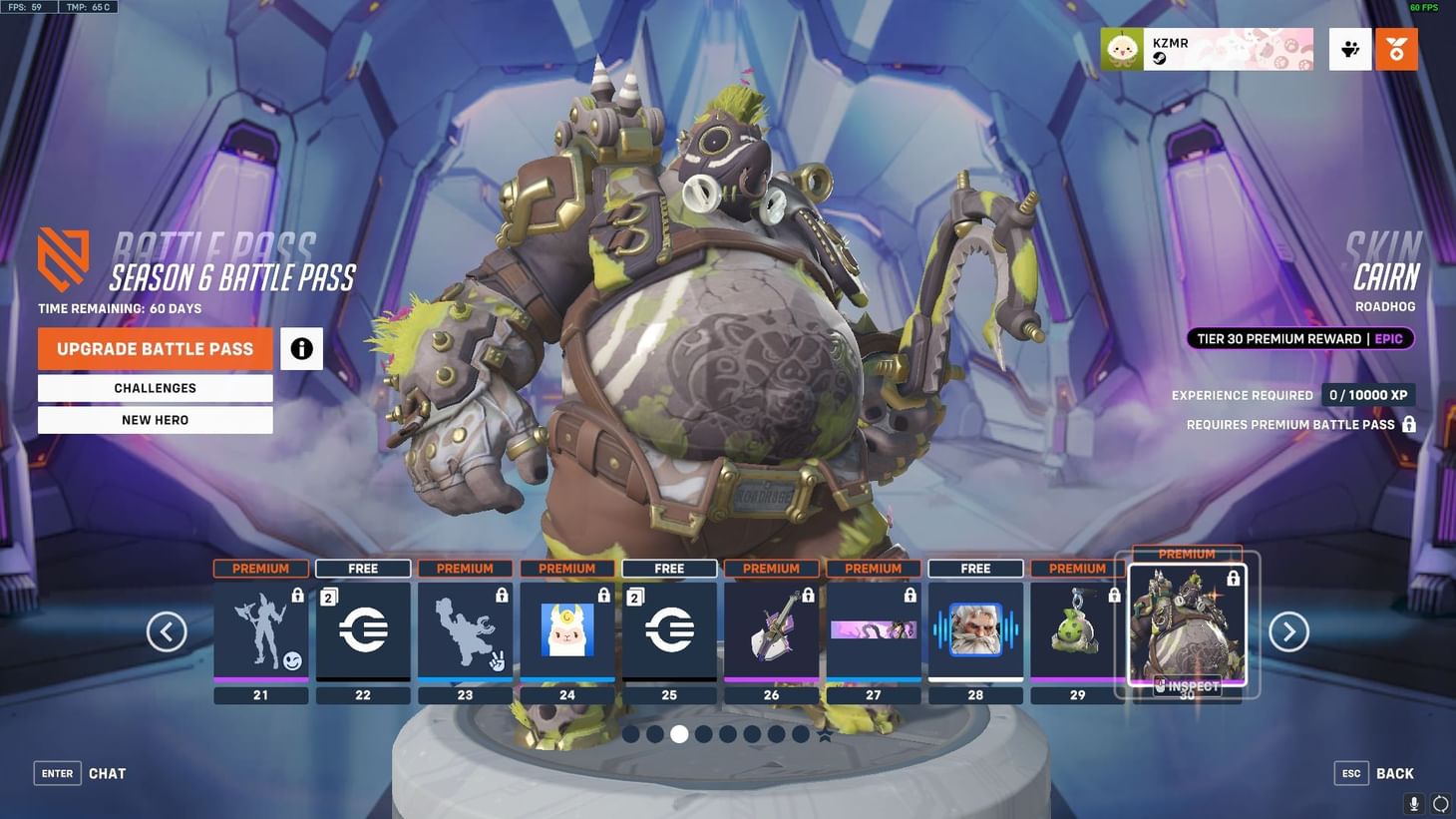The image size is (1456, 819).
Task: Select the tier 26 weapon charm reward
Action: 771,628
